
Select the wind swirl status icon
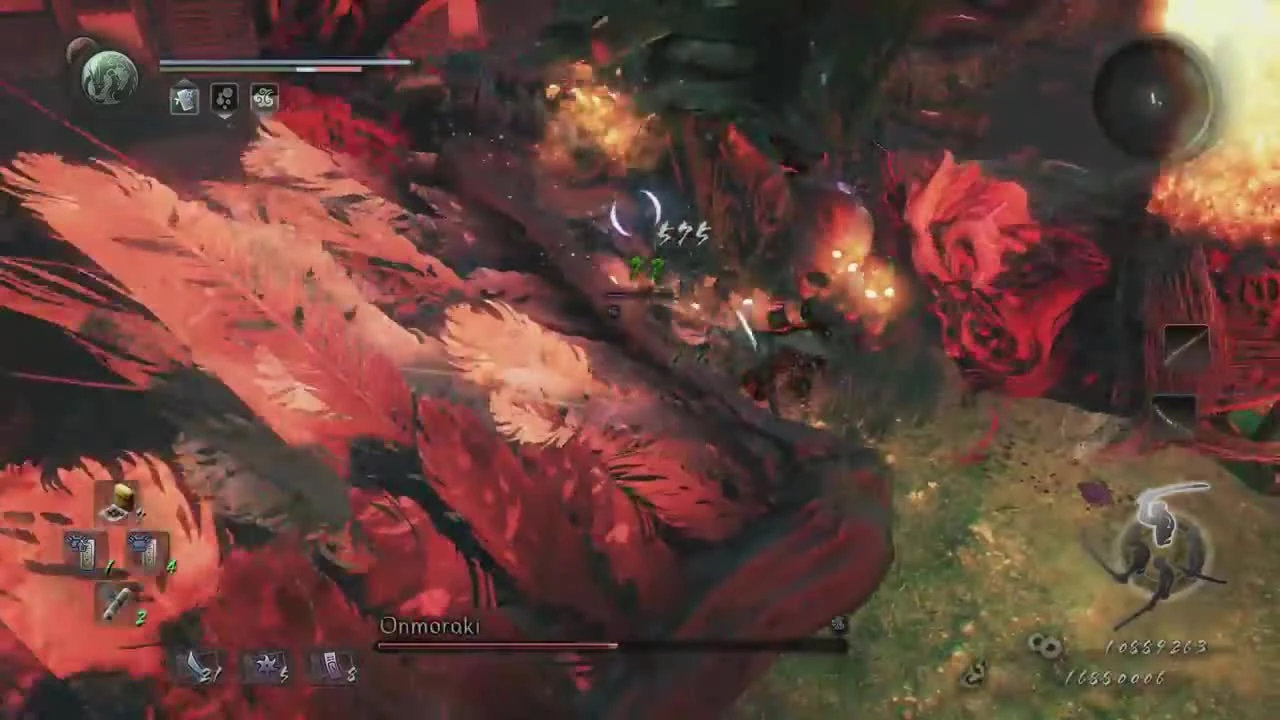click(x=263, y=96)
